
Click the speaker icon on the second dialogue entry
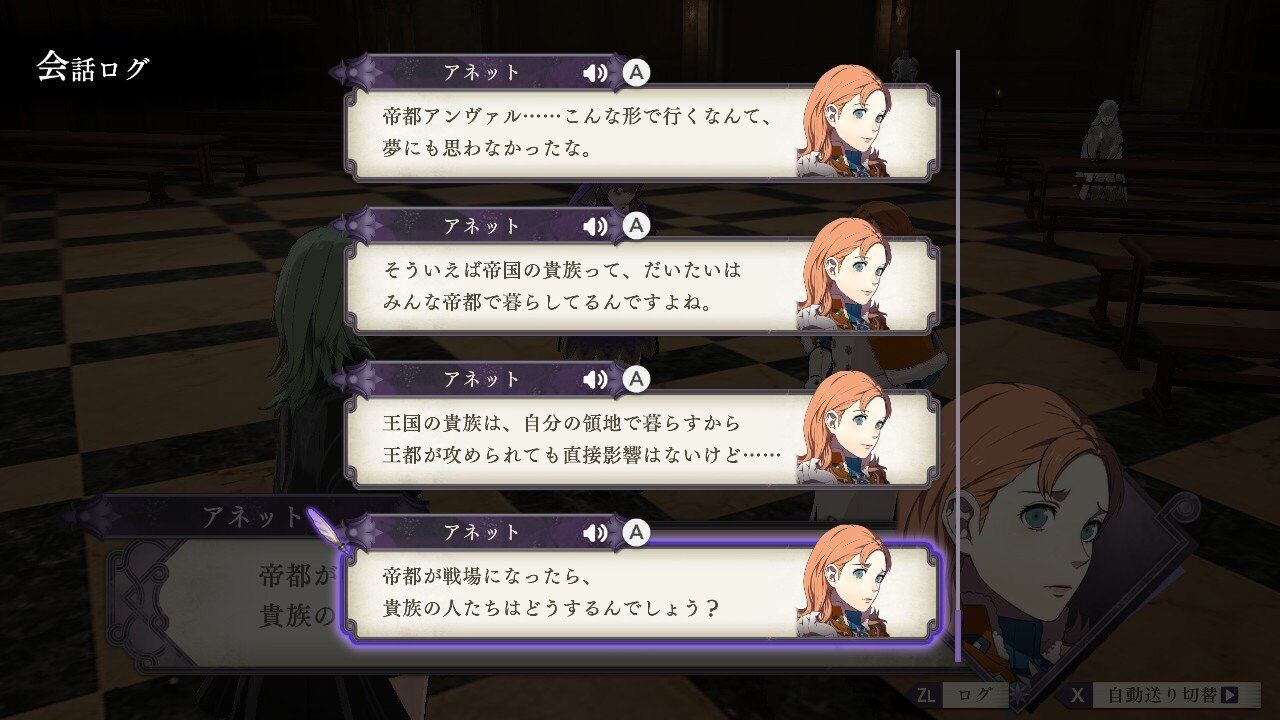click(596, 226)
